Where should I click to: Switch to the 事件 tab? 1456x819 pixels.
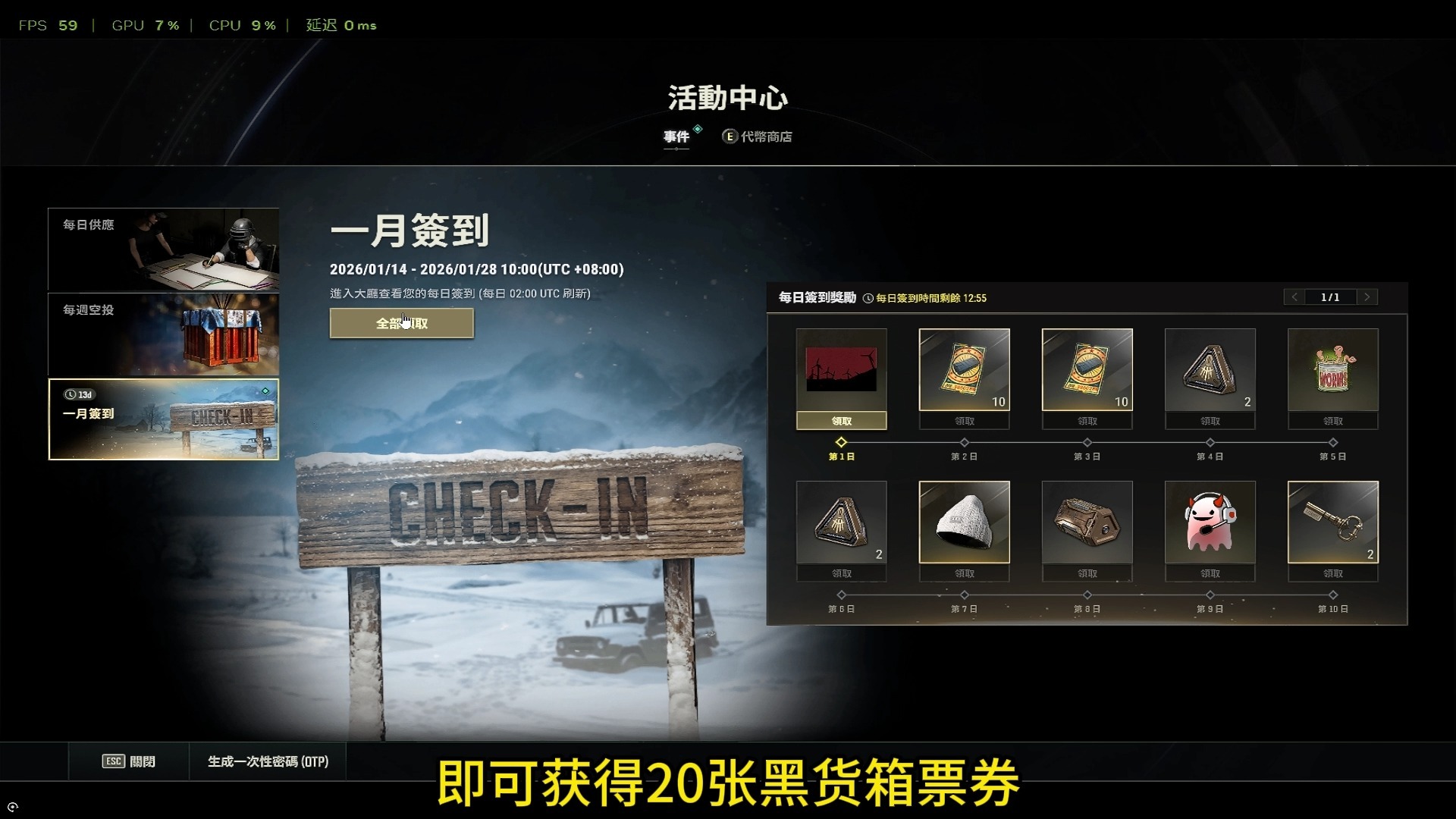(676, 136)
